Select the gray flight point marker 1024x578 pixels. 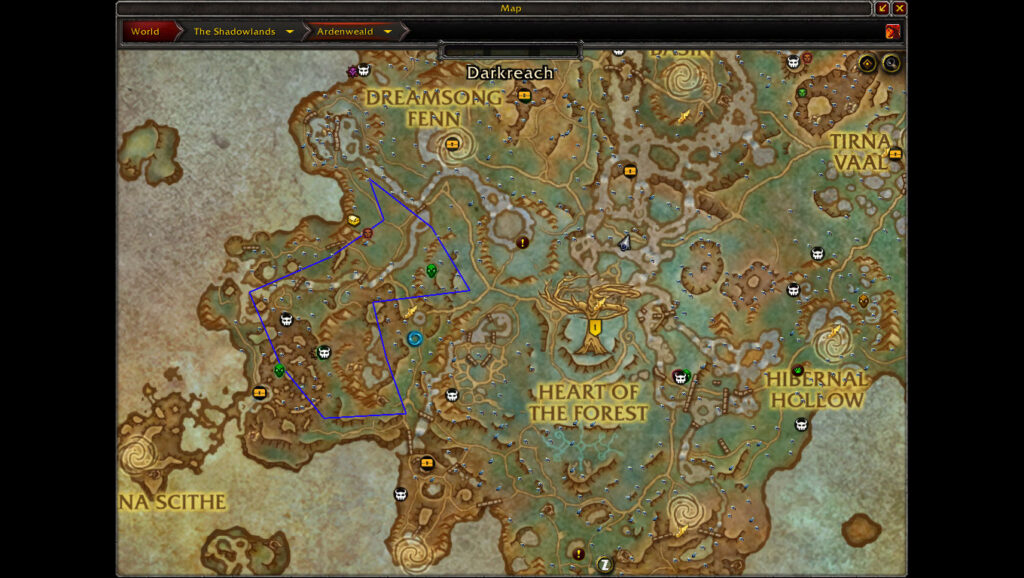624,242
